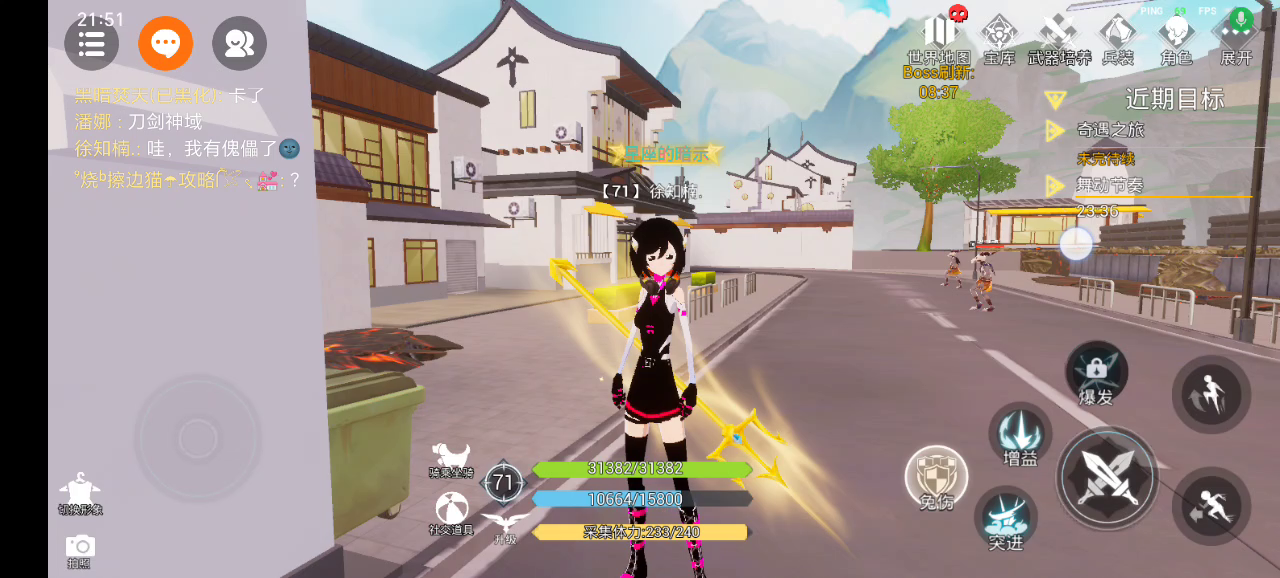Viewport: 1280px width, 578px height.
Task: Open the 世界地图 world map
Action: [939, 38]
